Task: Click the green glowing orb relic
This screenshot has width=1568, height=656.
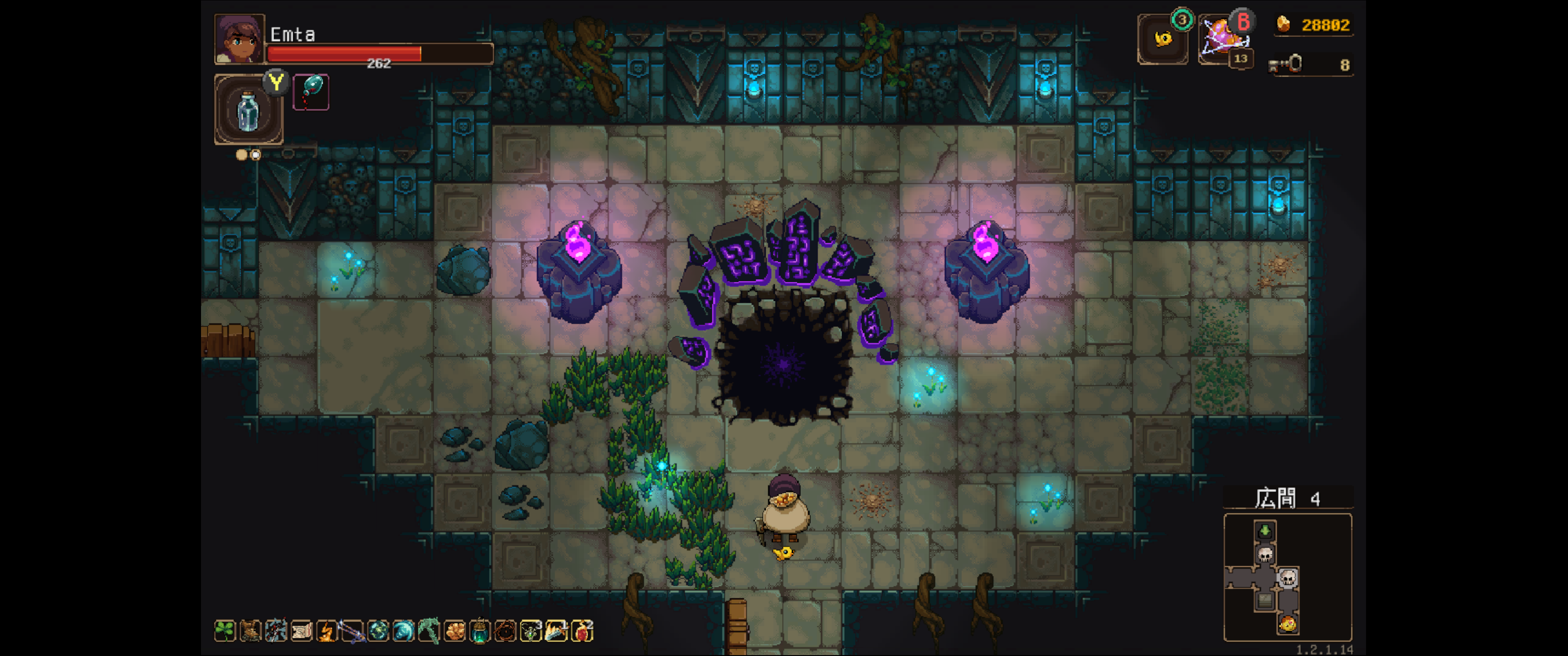Action: (378, 631)
